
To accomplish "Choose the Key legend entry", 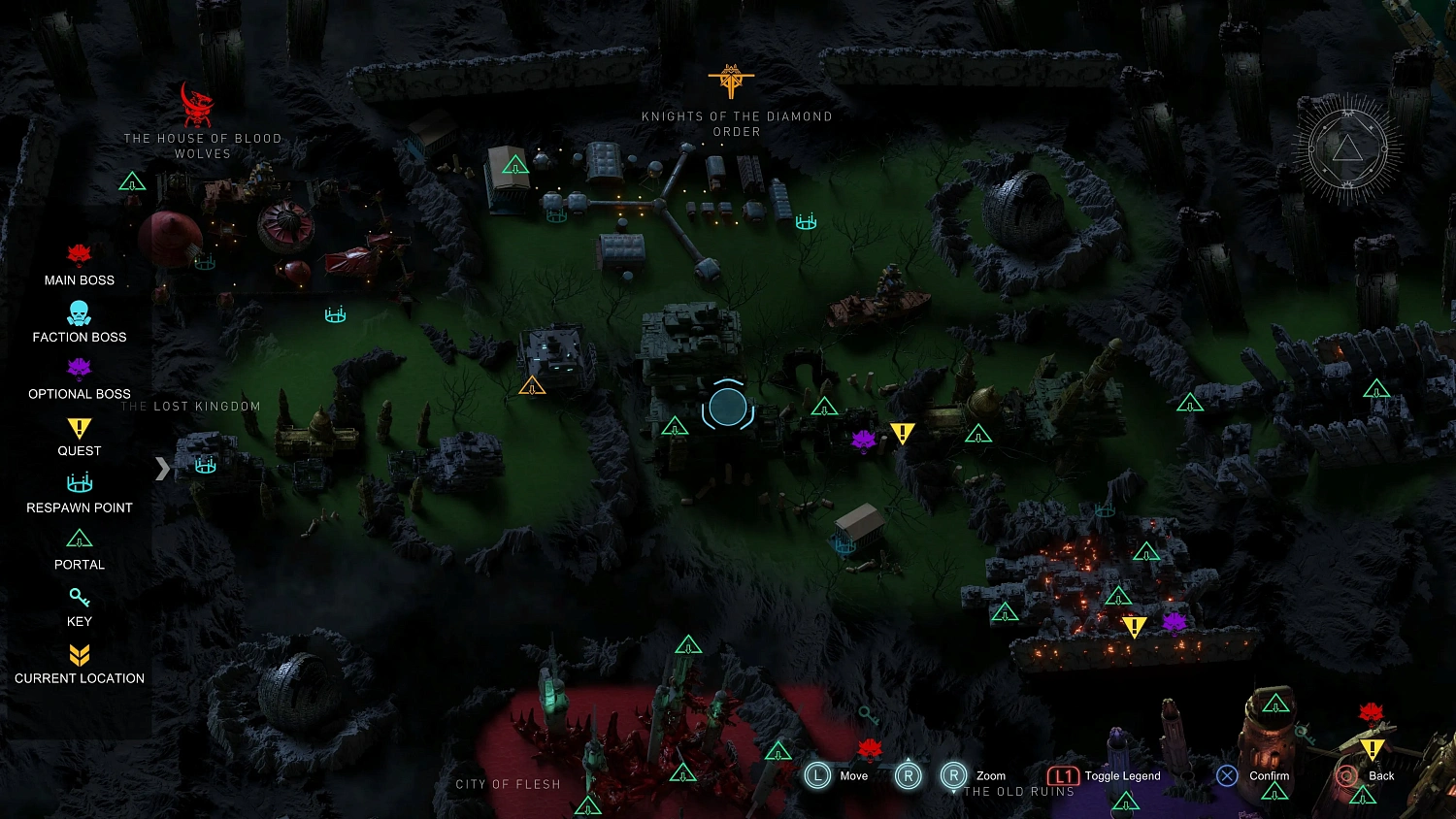I will click(80, 606).
